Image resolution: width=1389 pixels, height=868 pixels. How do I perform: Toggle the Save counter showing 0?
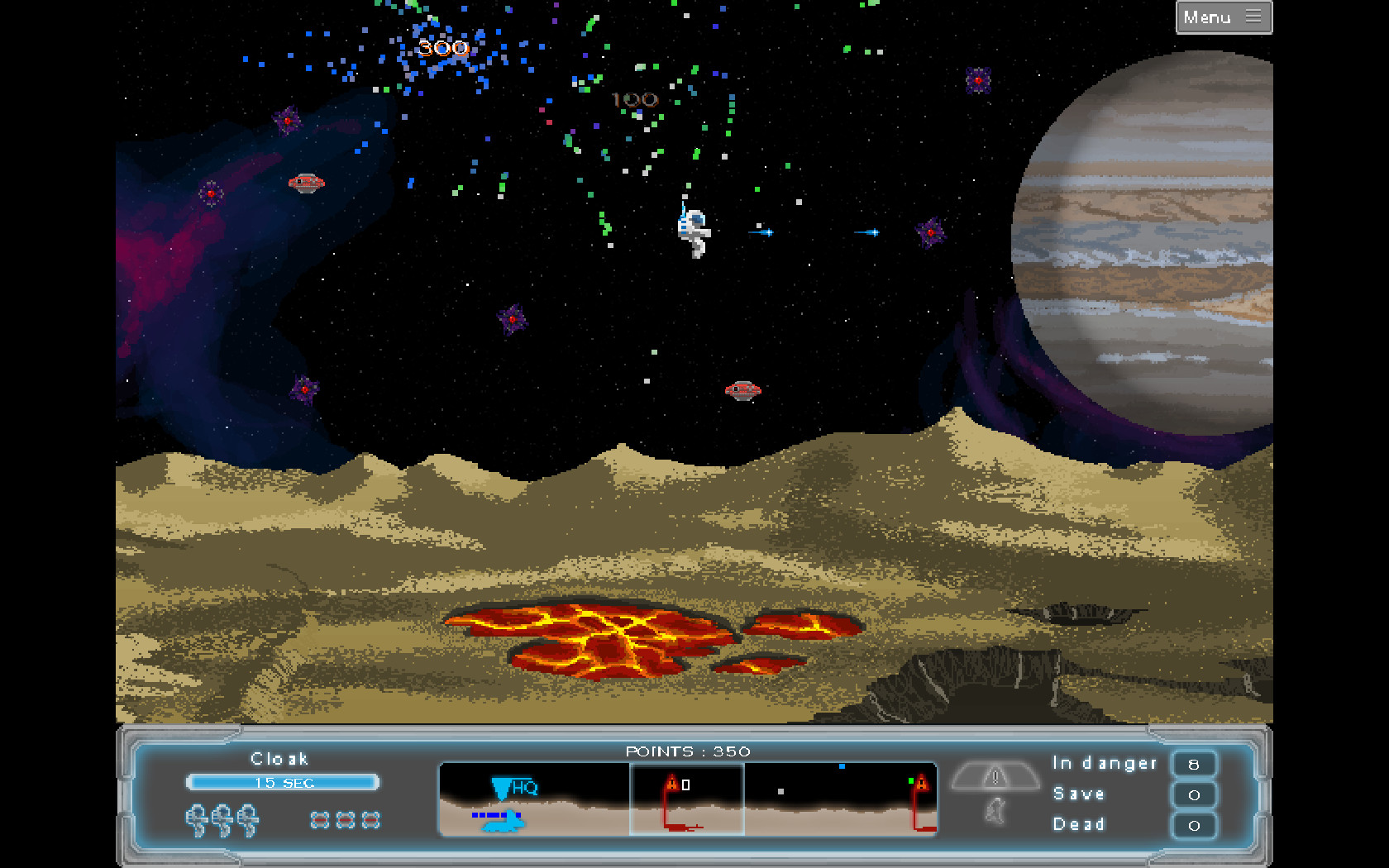coord(1194,794)
